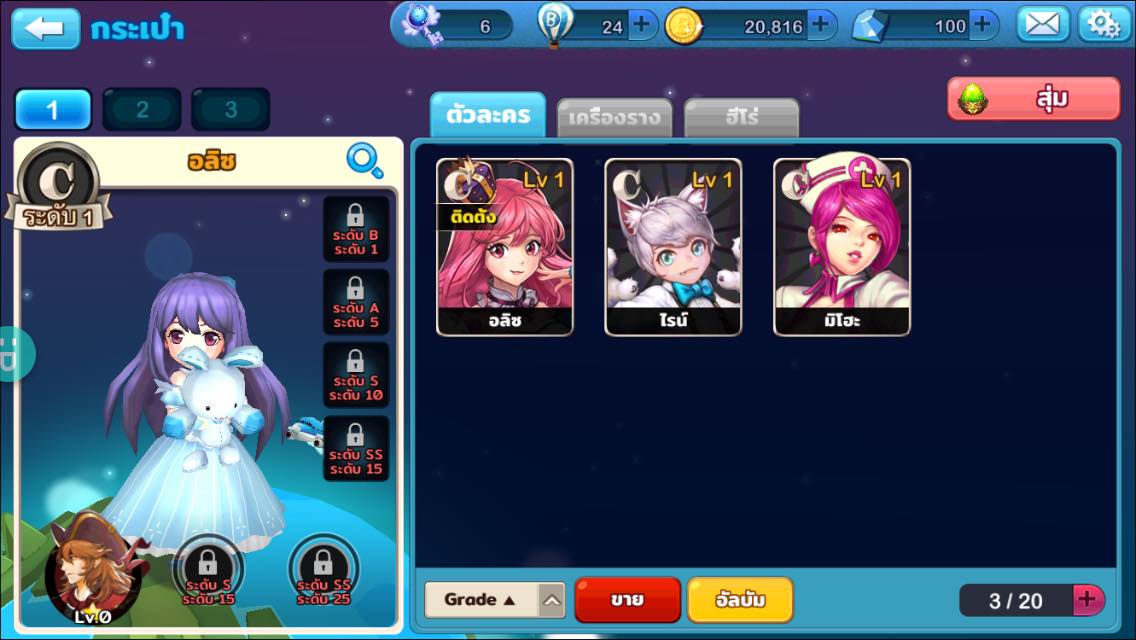Select the ไรน์ cat-eared character card

[673, 247]
